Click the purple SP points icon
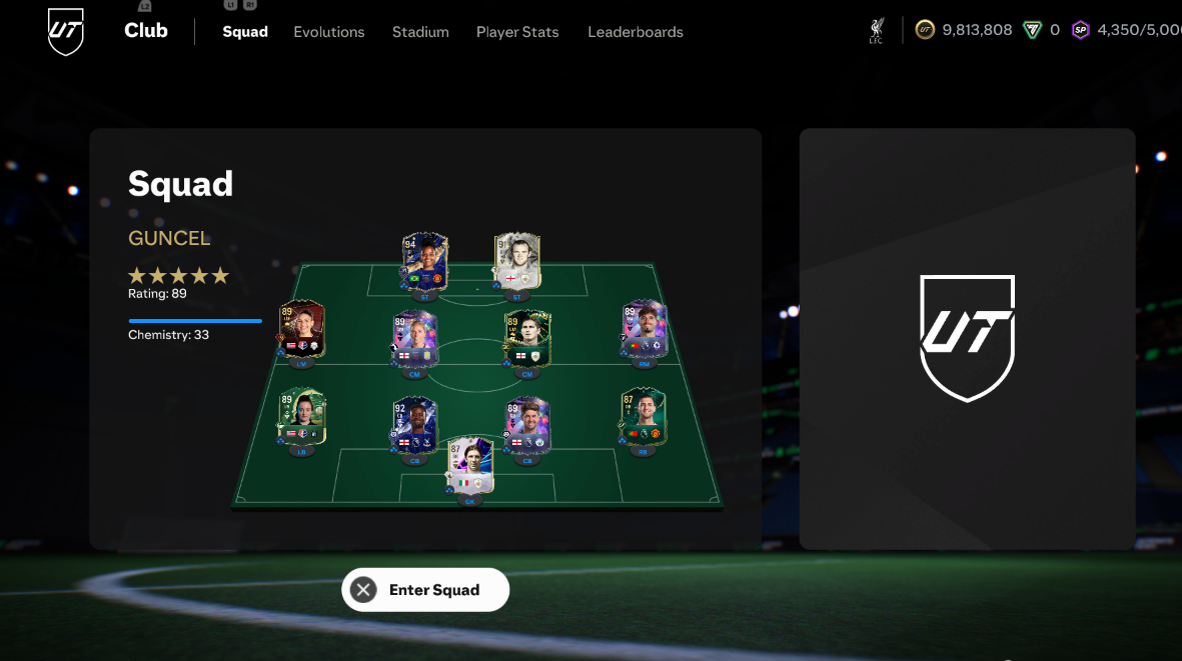The width and height of the screenshot is (1182, 661). [x=1080, y=30]
